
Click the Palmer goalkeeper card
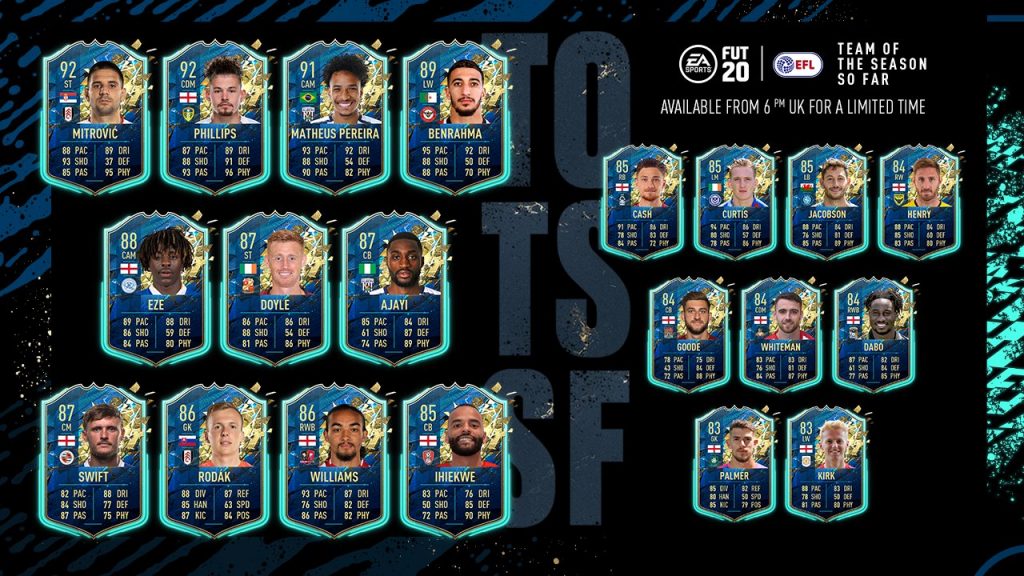tap(735, 463)
